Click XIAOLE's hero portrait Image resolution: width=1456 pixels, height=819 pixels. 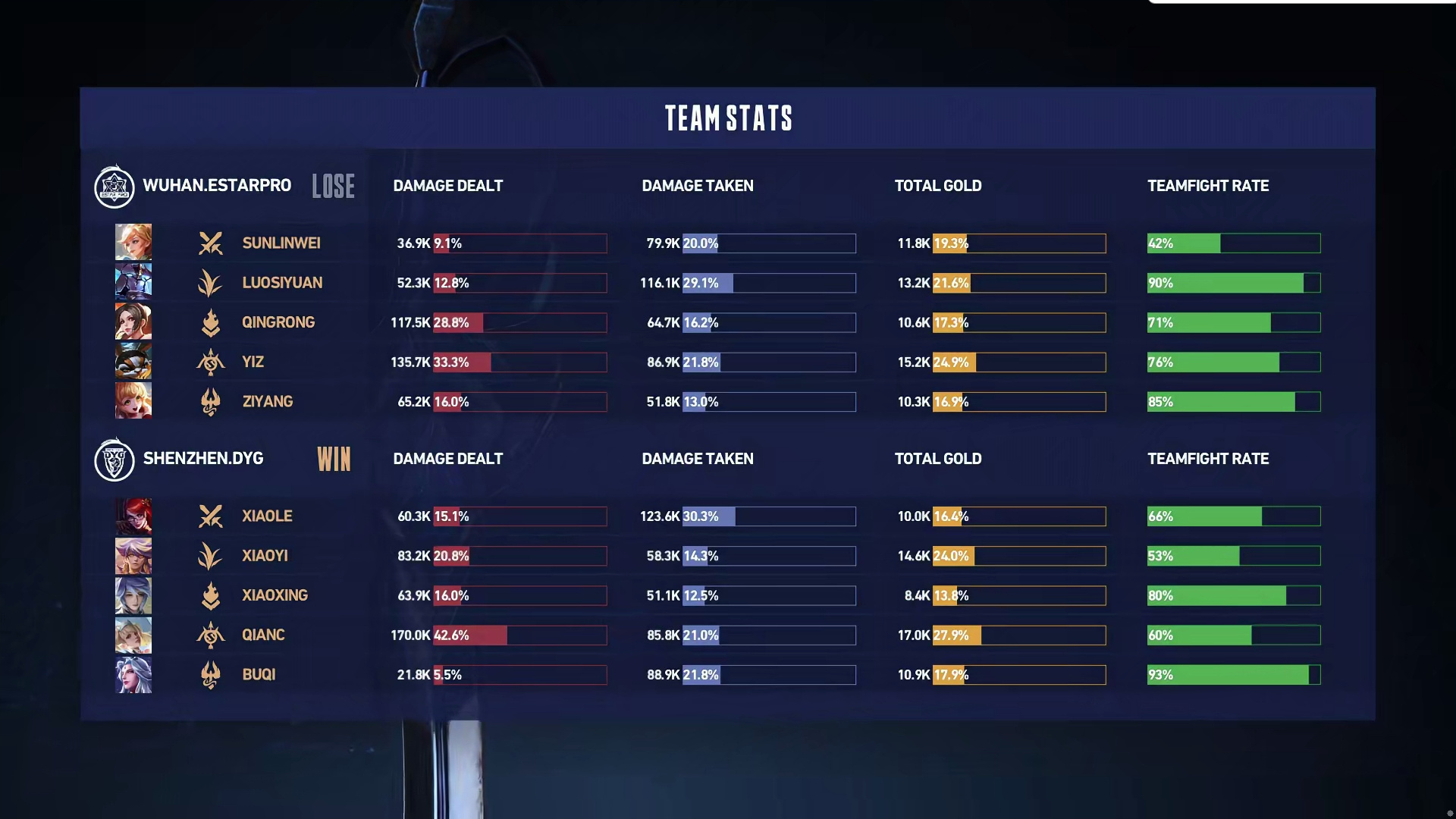pos(133,516)
